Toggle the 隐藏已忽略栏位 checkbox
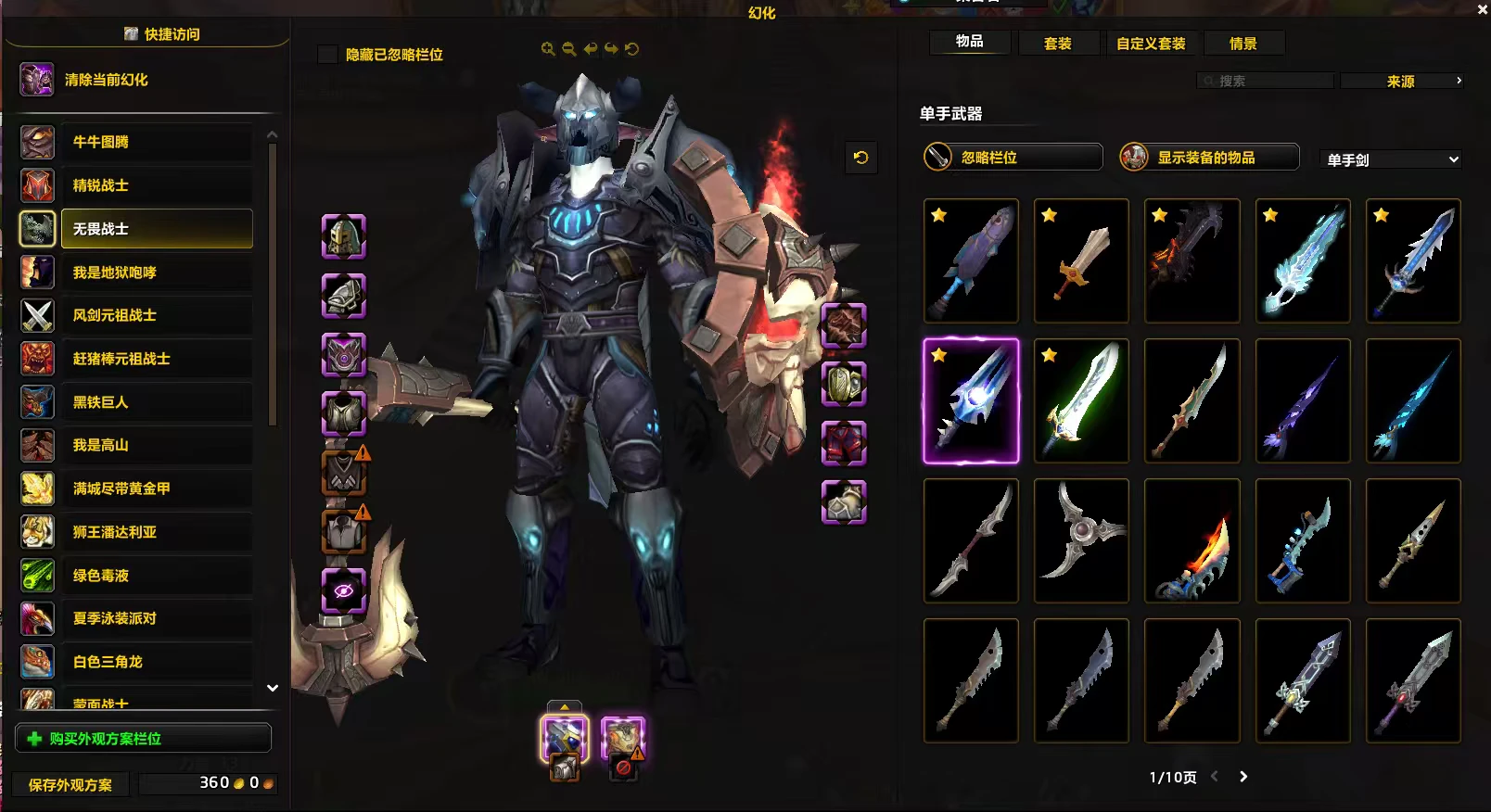This screenshot has height=812, width=1491. coord(327,55)
